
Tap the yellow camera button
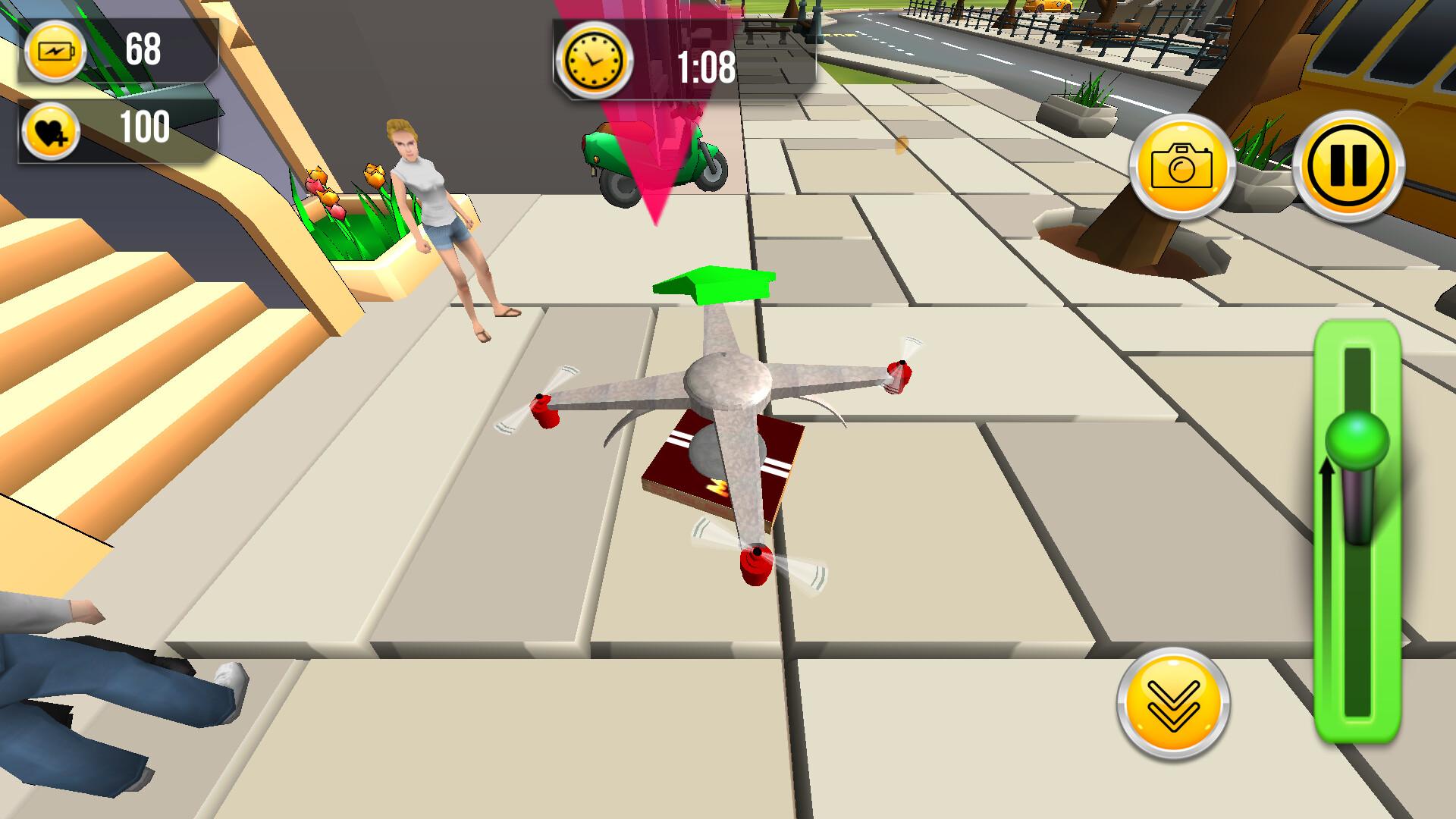(x=1181, y=168)
